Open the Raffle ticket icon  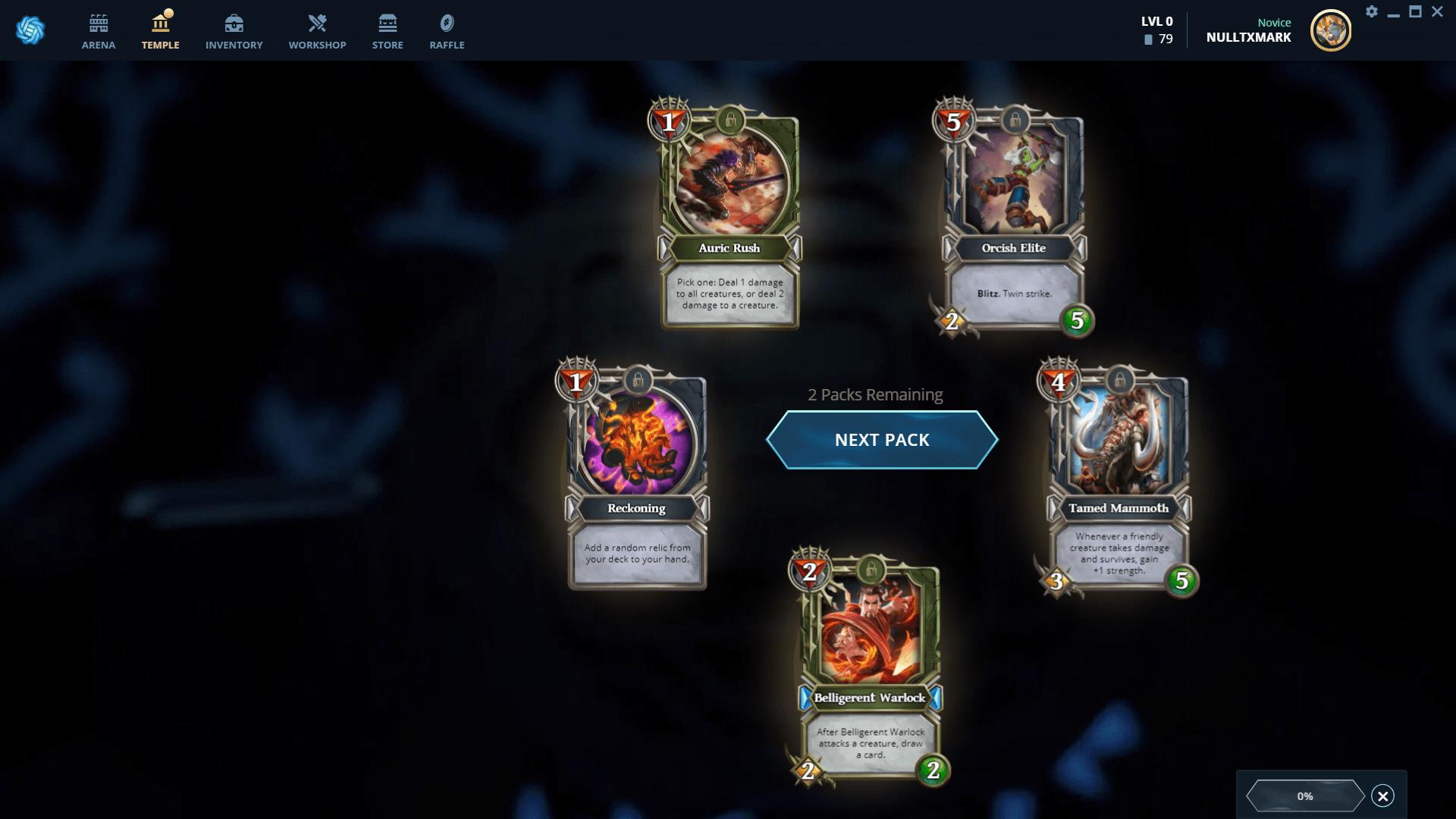(x=447, y=23)
